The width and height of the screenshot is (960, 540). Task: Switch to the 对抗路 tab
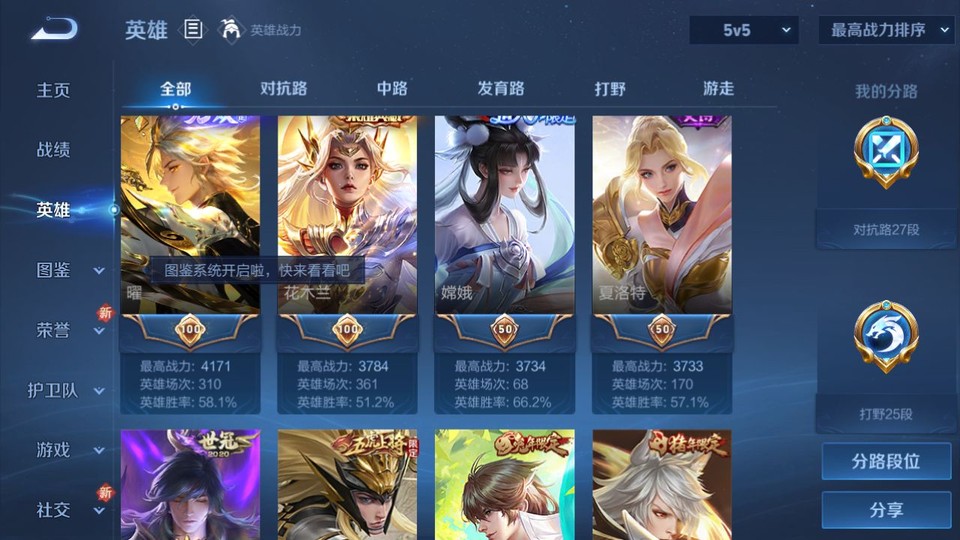point(283,88)
